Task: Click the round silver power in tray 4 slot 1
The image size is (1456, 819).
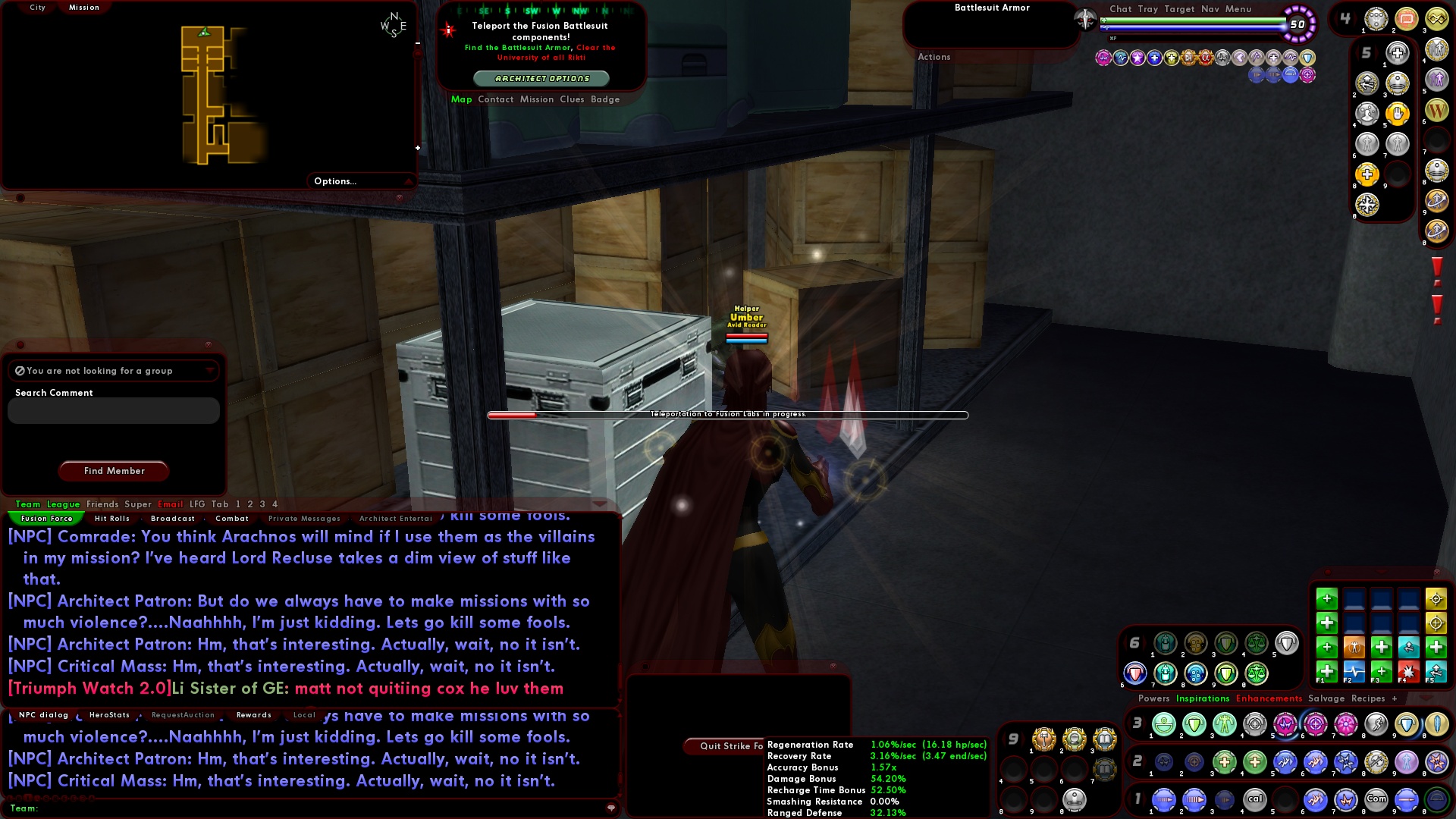Action: [x=1375, y=19]
